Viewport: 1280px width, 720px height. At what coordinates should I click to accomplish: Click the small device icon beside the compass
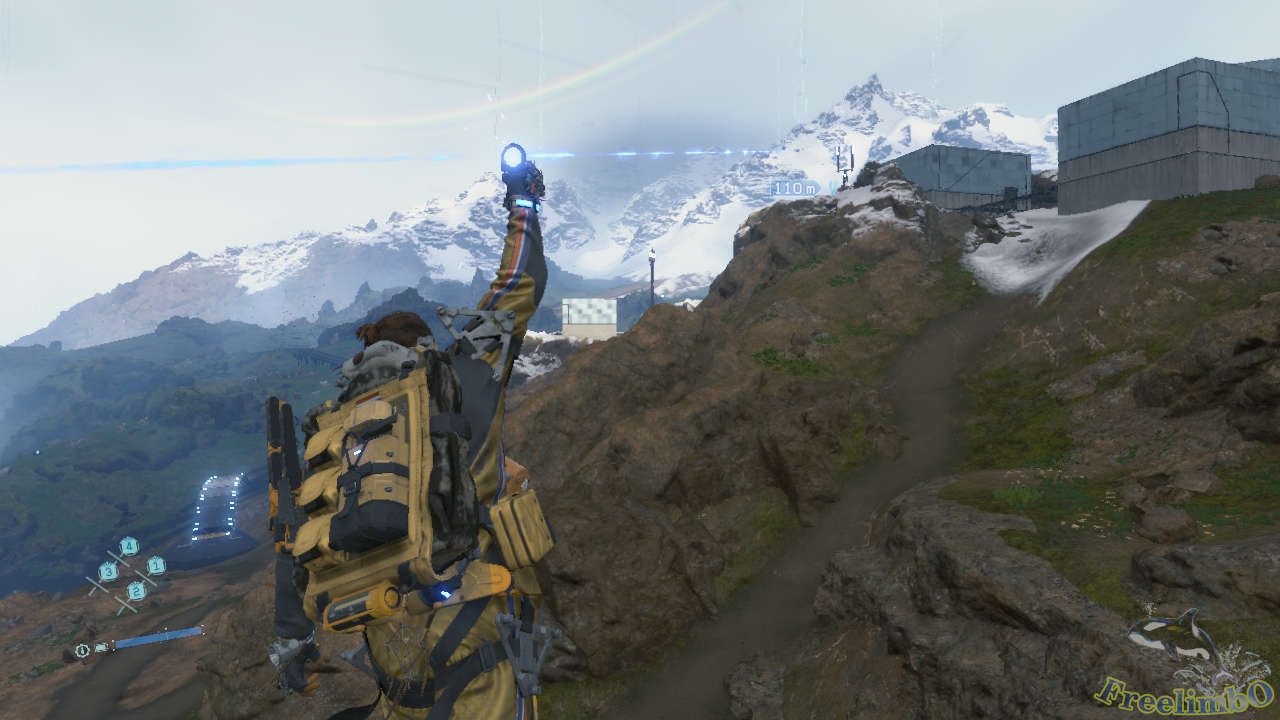101,646
